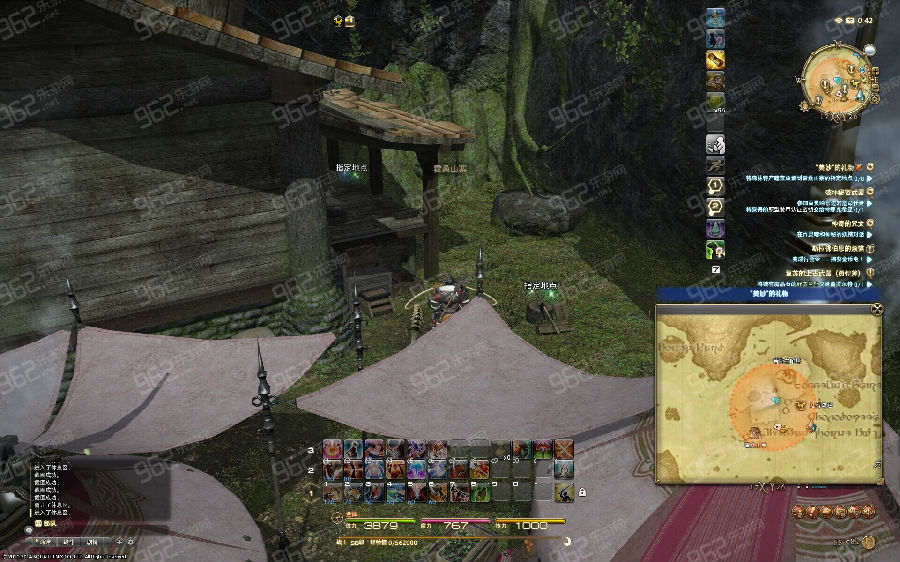Click the top icon of vertical hotbar
Viewport: 900px width, 562px height.
[x=715, y=17]
